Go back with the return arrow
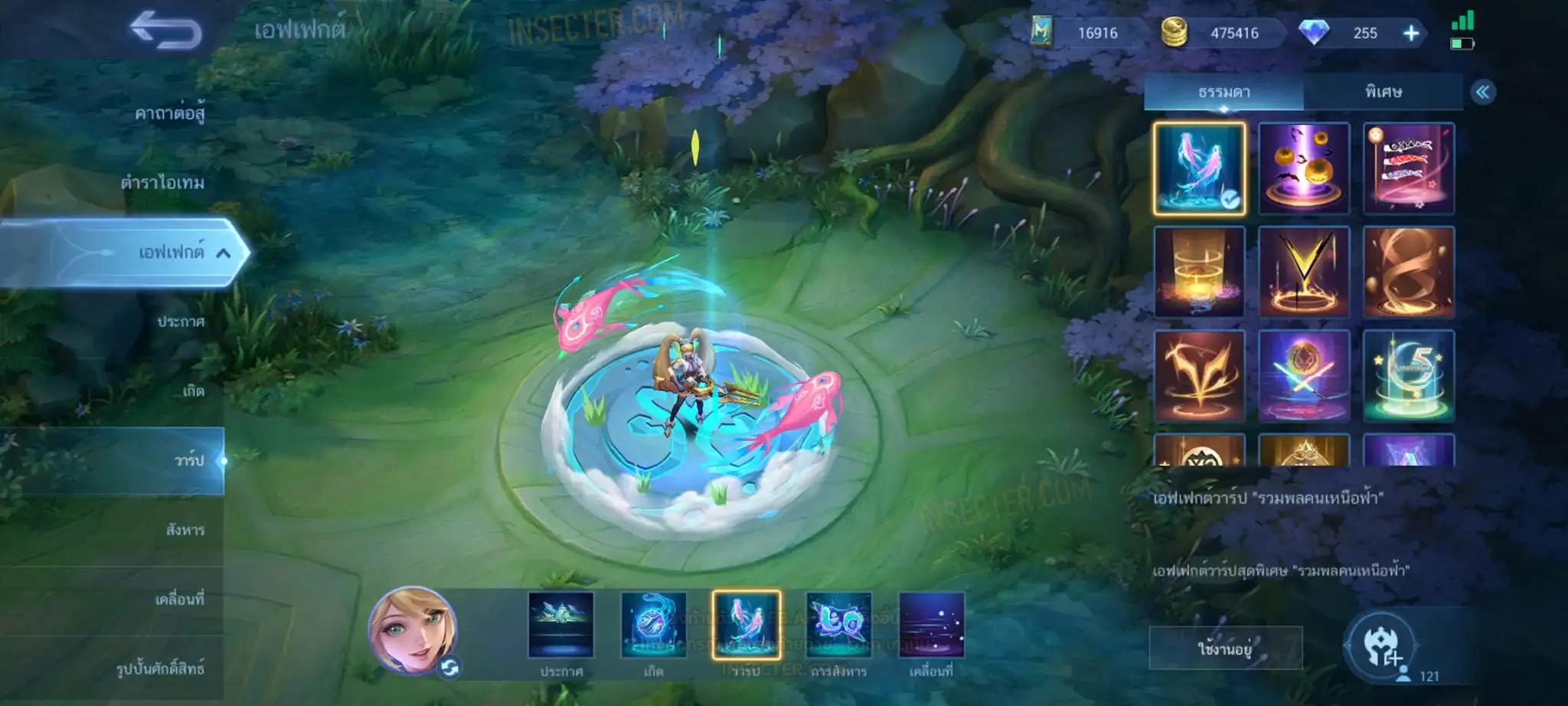Screen dimensions: 1568x706 [x=165, y=31]
